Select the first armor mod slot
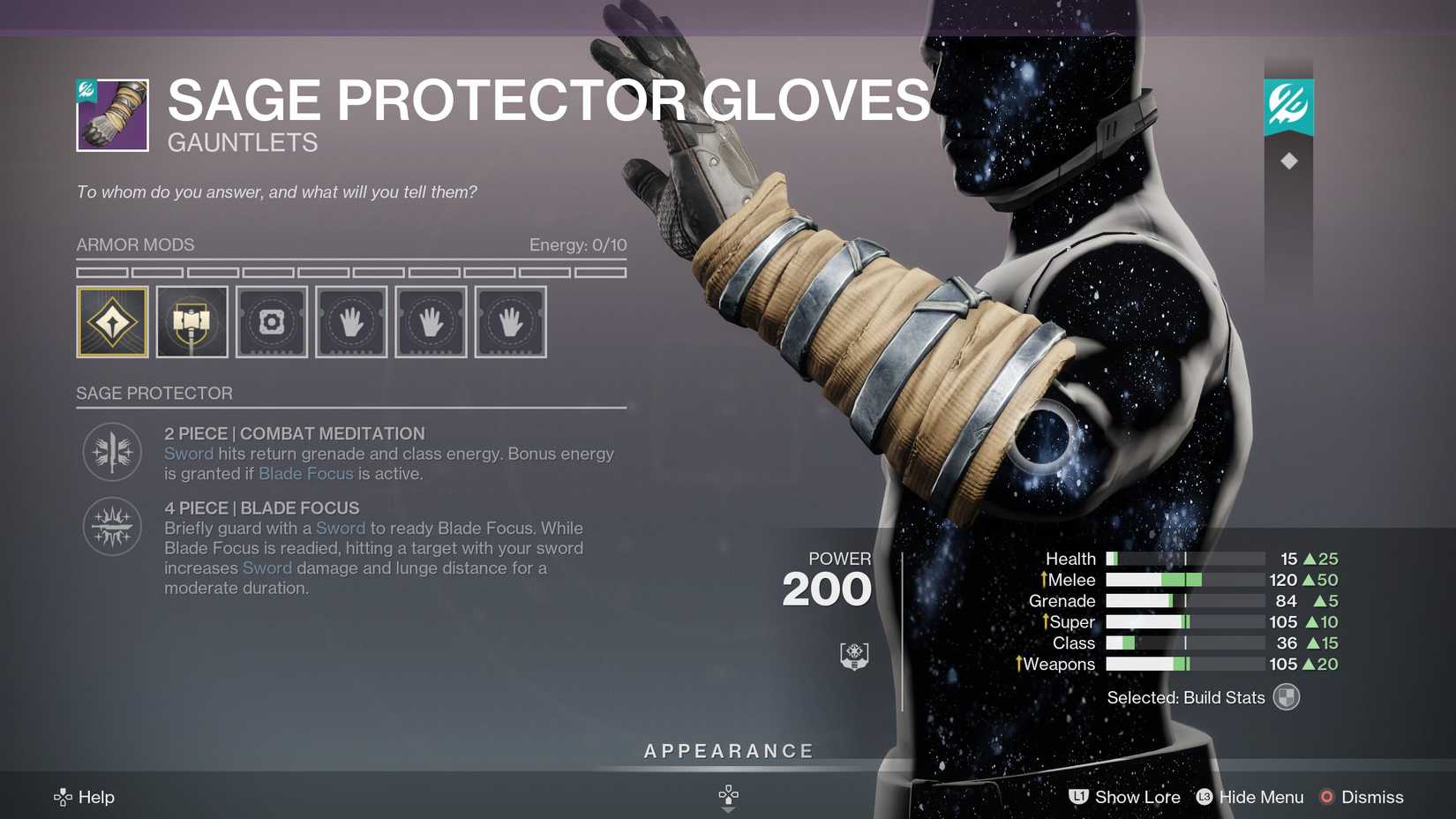 (x=112, y=322)
